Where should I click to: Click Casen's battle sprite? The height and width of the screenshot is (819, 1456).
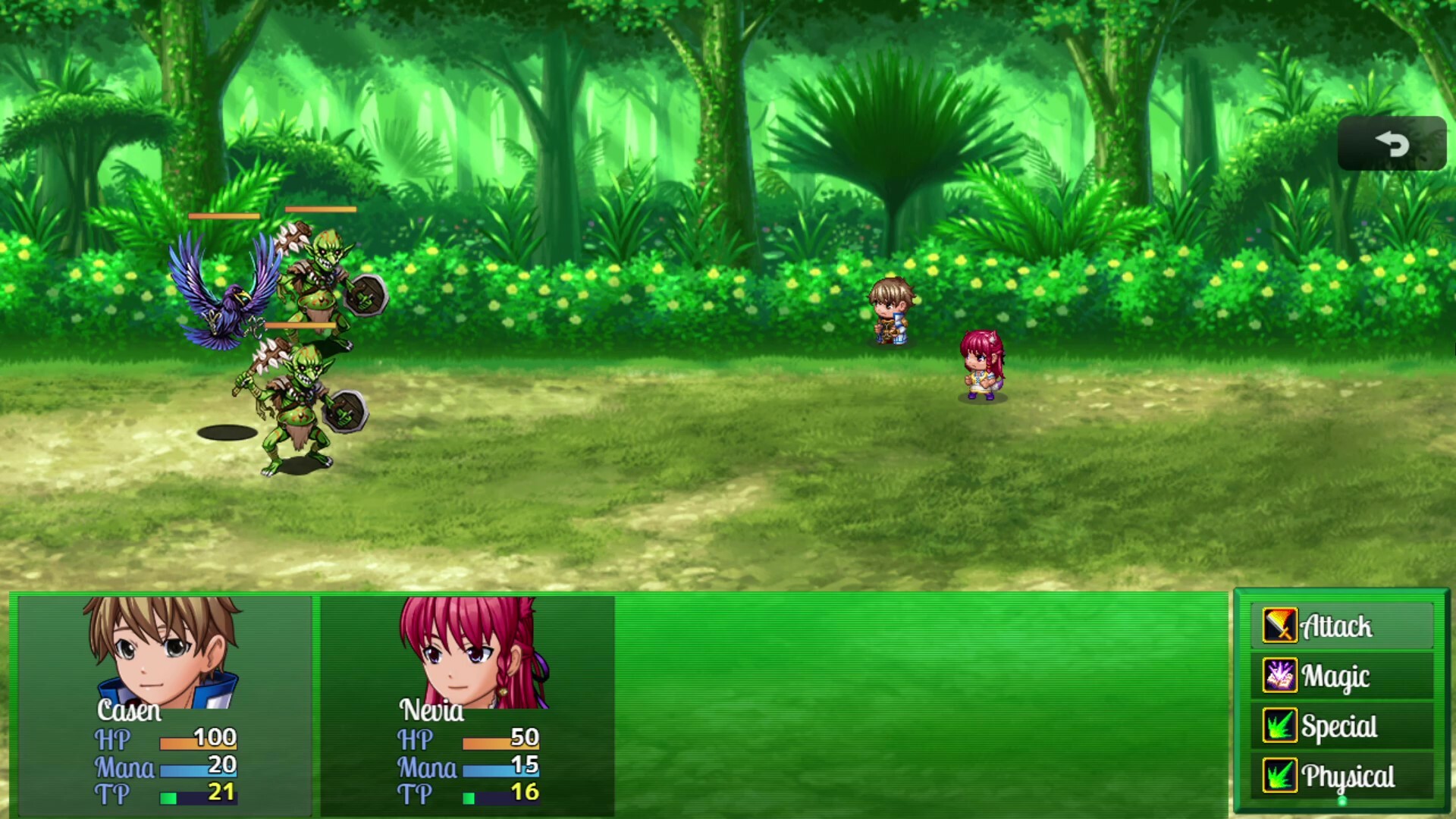pyautogui.click(x=891, y=311)
